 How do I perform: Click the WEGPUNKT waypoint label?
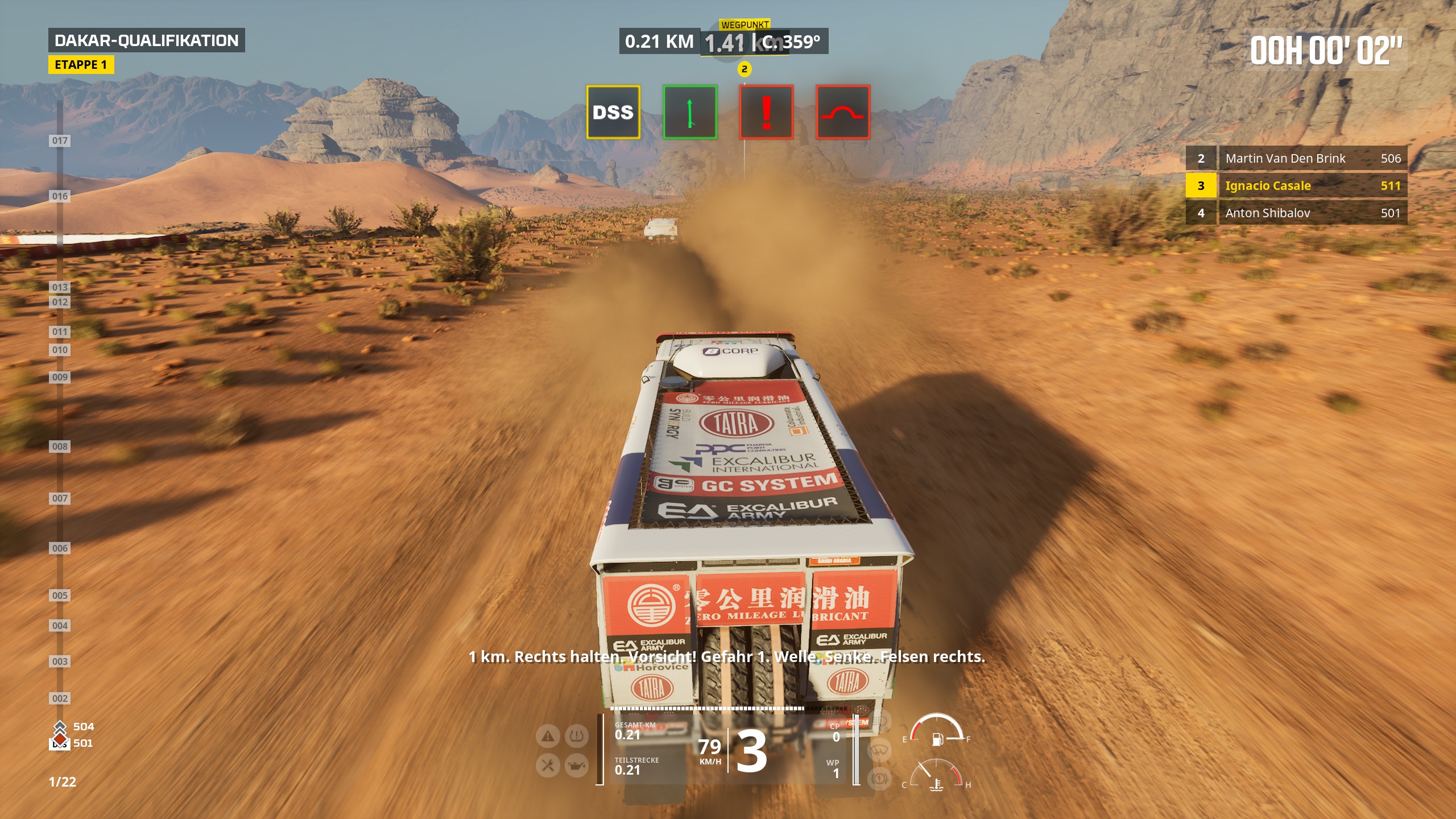click(x=744, y=24)
